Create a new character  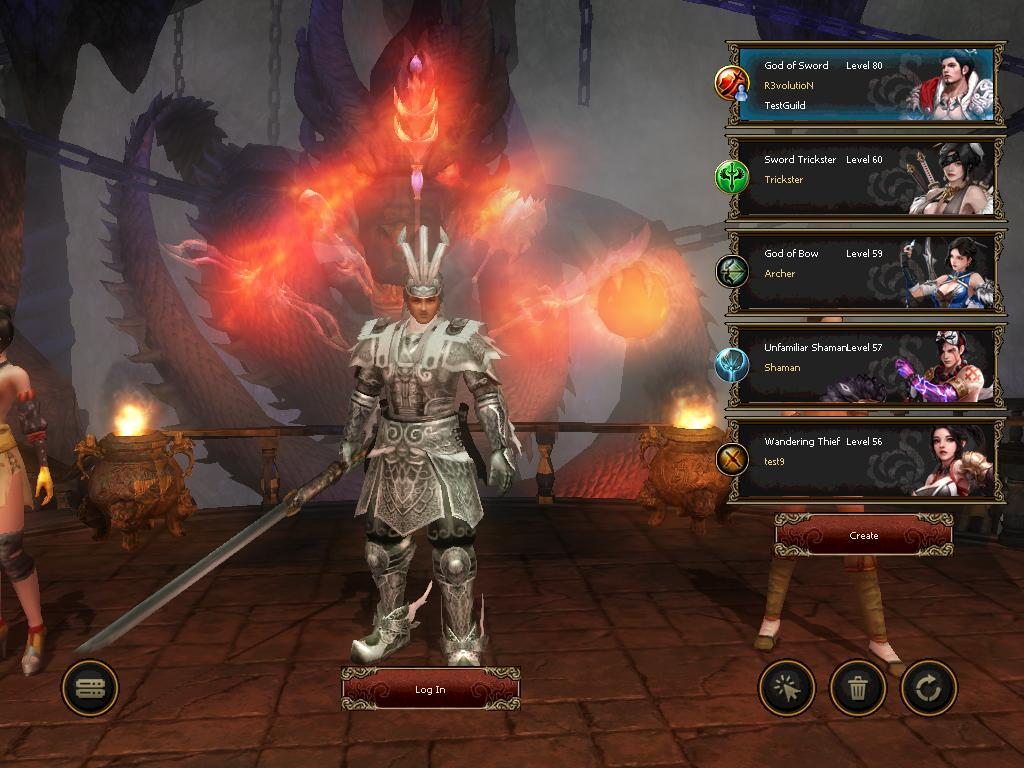pyautogui.click(x=863, y=535)
